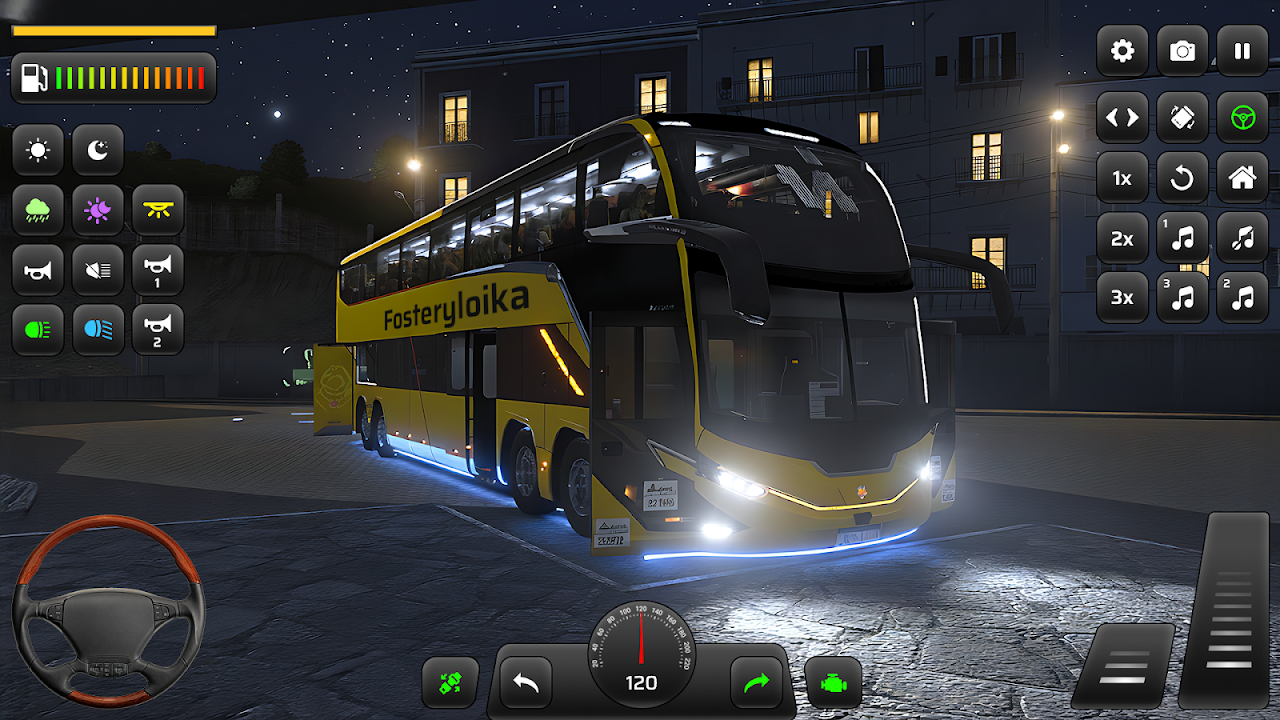Sound the horn labeled 1

pos(158,270)
